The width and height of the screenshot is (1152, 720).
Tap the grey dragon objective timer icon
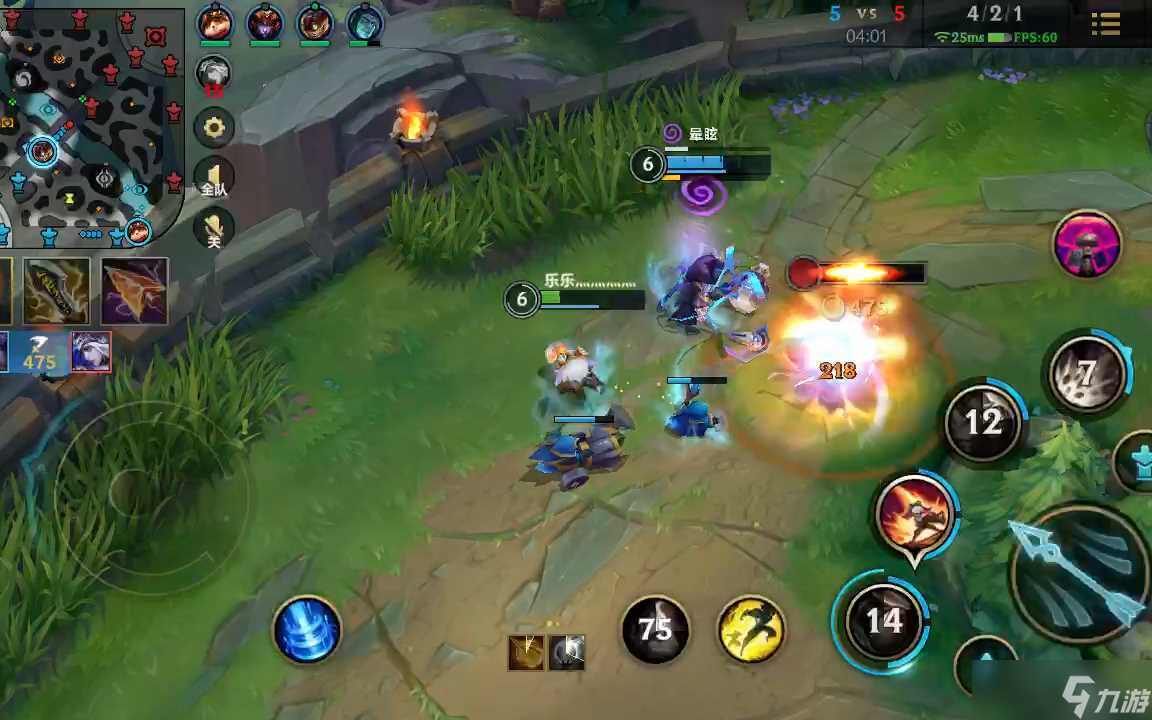point(213,74)
